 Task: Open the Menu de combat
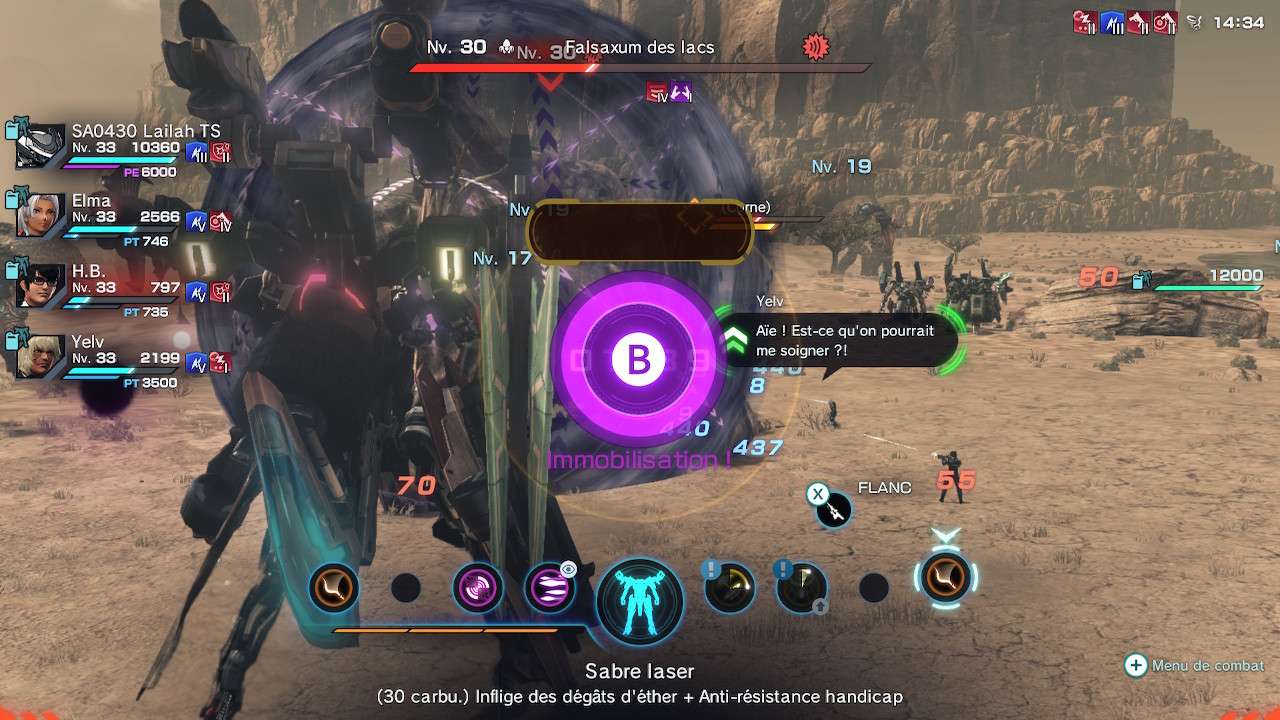[x=1196, y=665]
